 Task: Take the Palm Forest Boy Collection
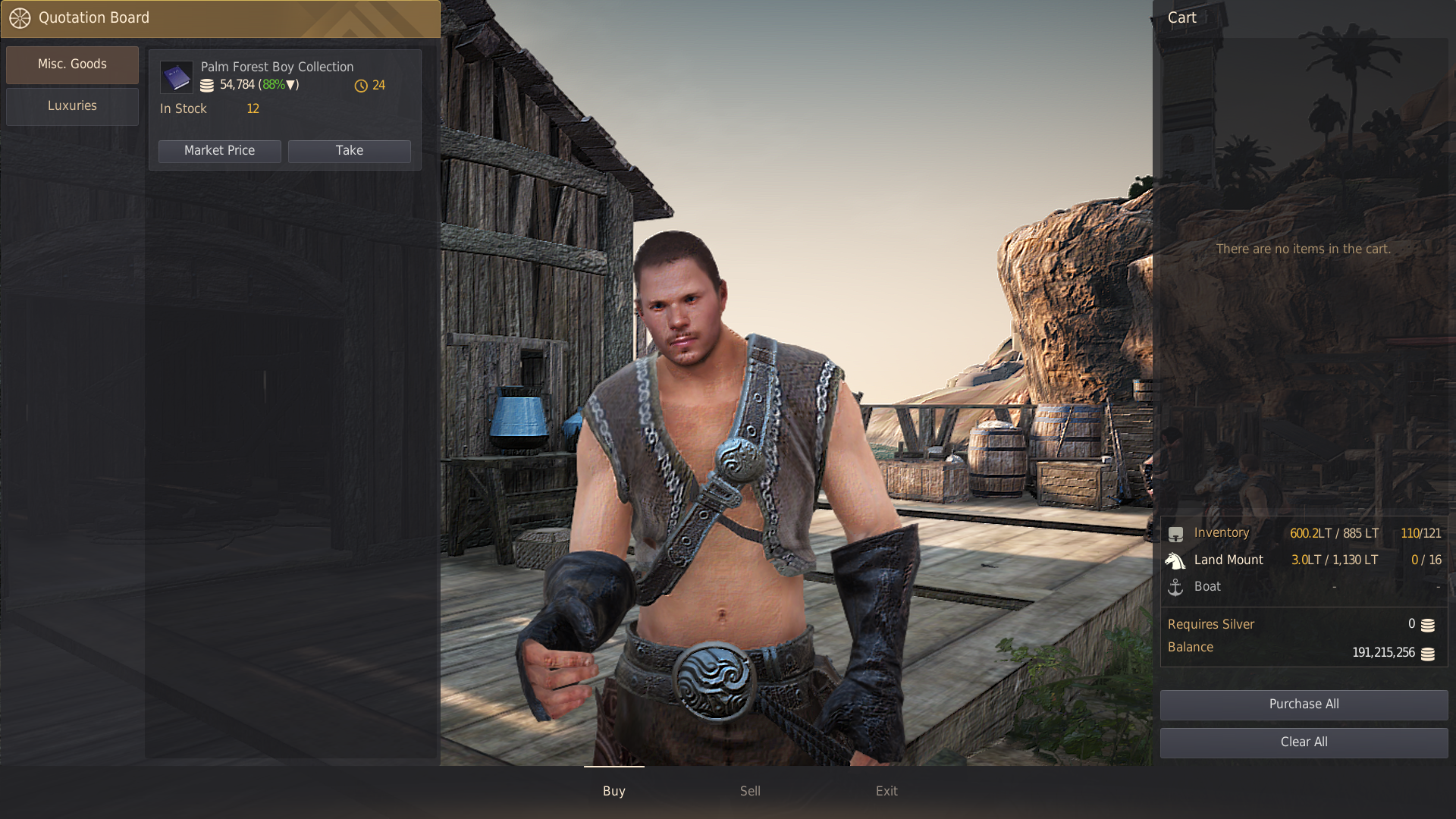pos(349,151)
